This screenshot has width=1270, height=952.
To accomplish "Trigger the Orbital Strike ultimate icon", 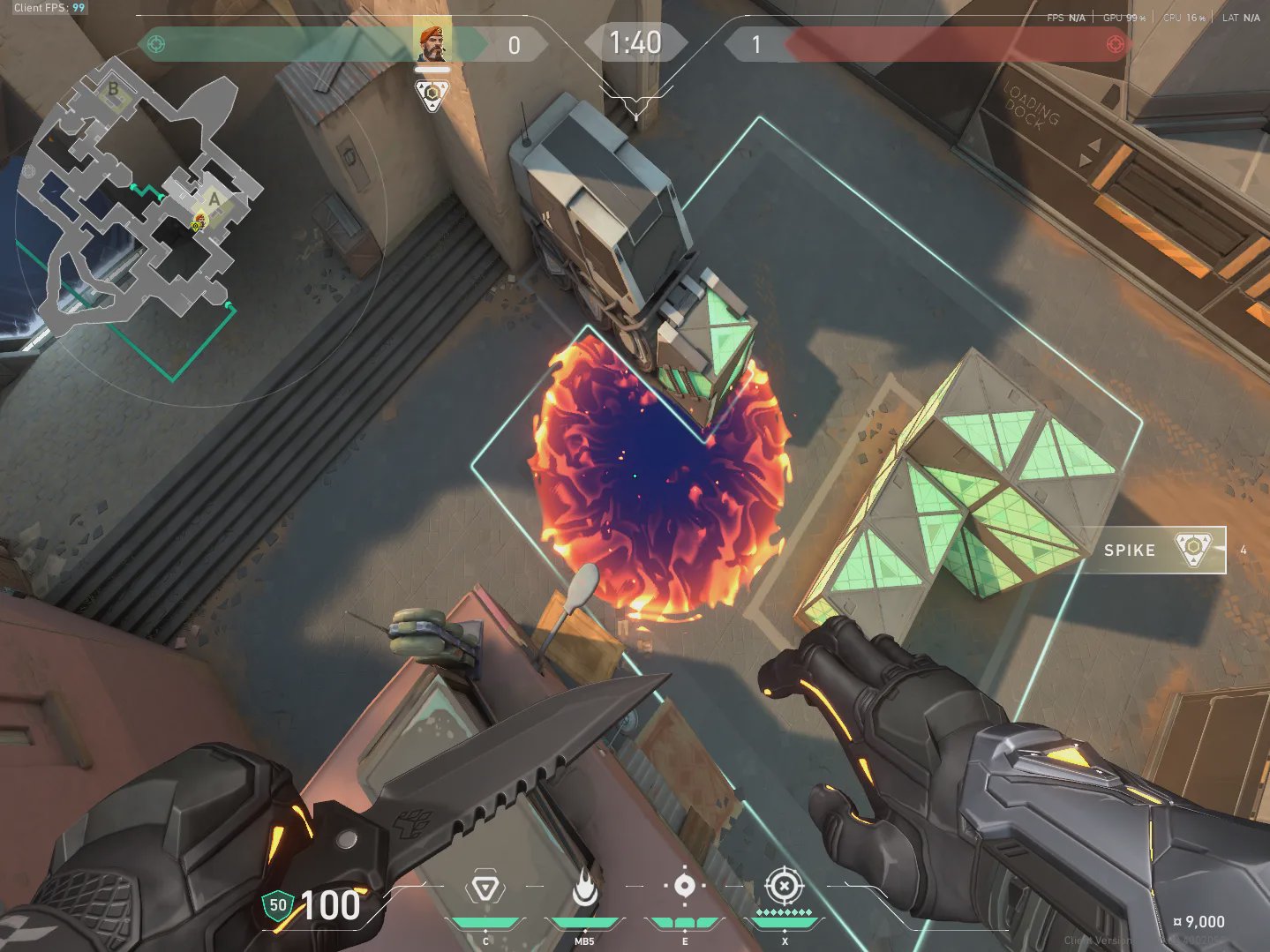I will pos(783,886).
